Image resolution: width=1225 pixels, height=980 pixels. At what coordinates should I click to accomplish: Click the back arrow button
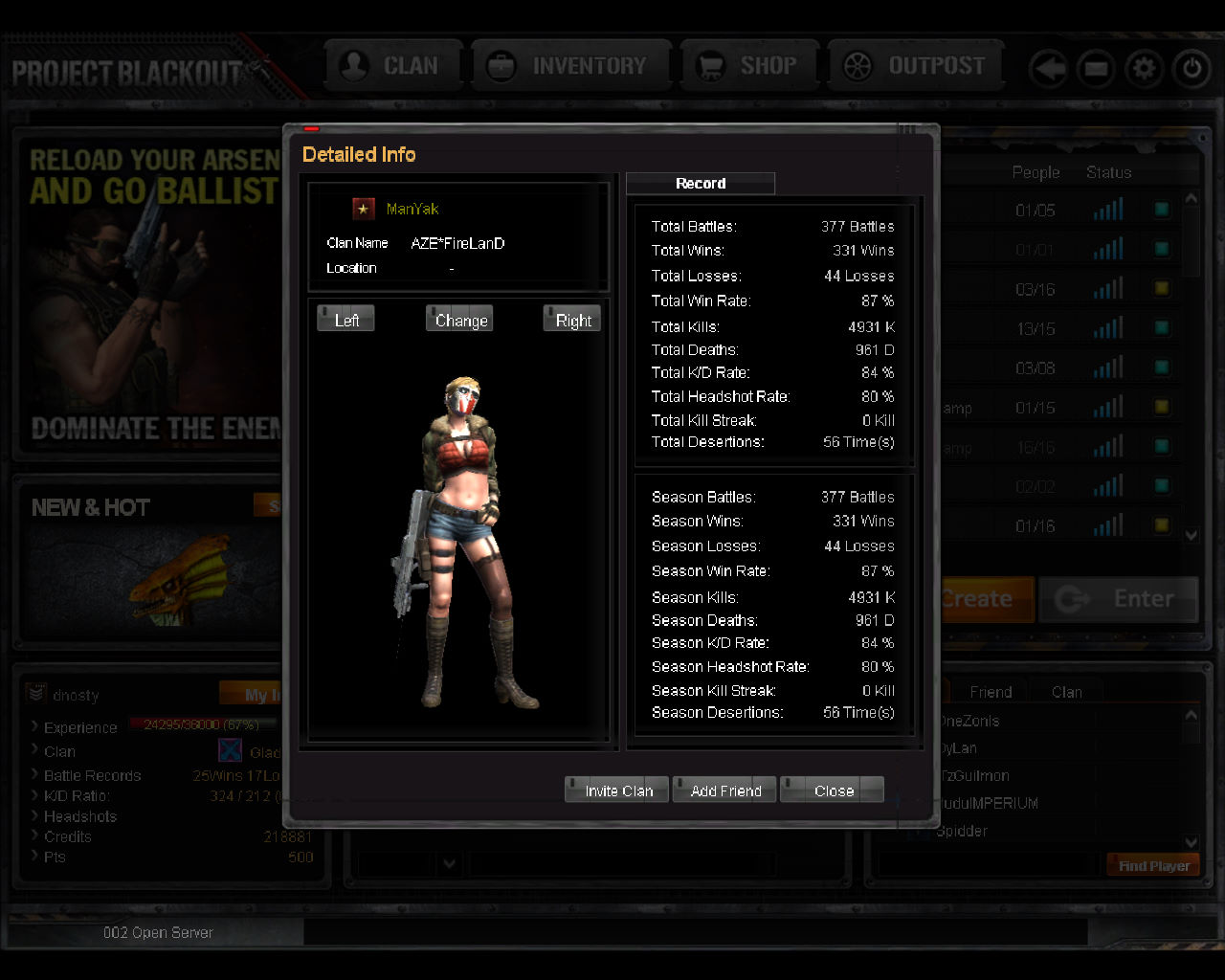(1049, 69)
